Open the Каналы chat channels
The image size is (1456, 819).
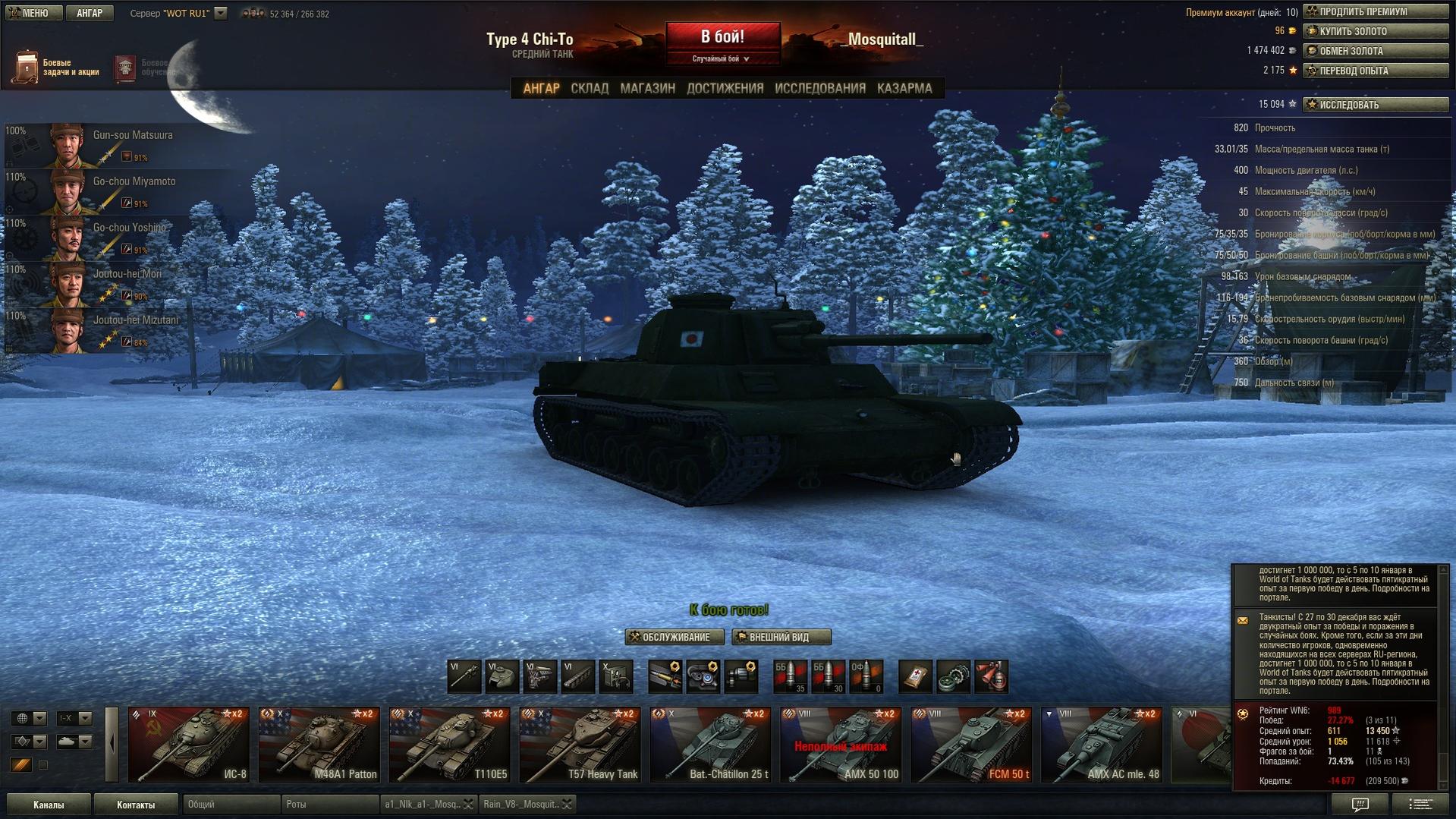point(49,805)
